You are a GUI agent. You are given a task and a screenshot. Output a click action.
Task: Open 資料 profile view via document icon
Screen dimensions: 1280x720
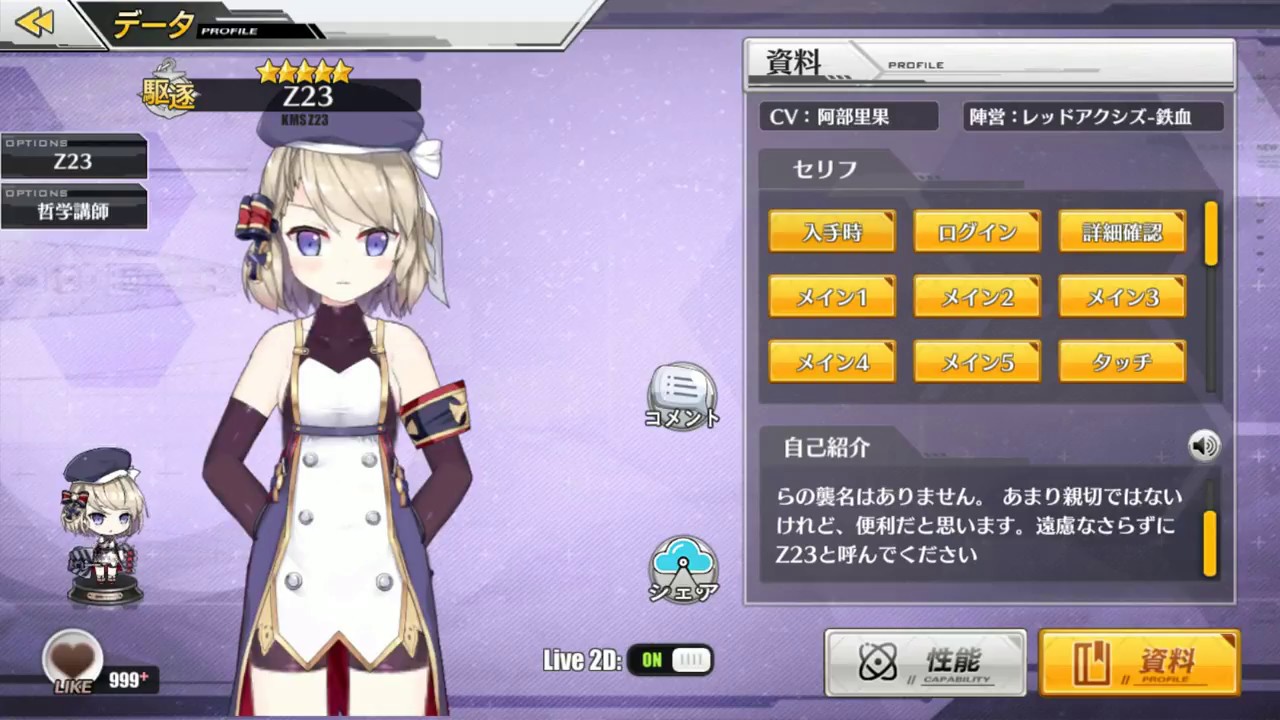click(x=1140, y=662)
